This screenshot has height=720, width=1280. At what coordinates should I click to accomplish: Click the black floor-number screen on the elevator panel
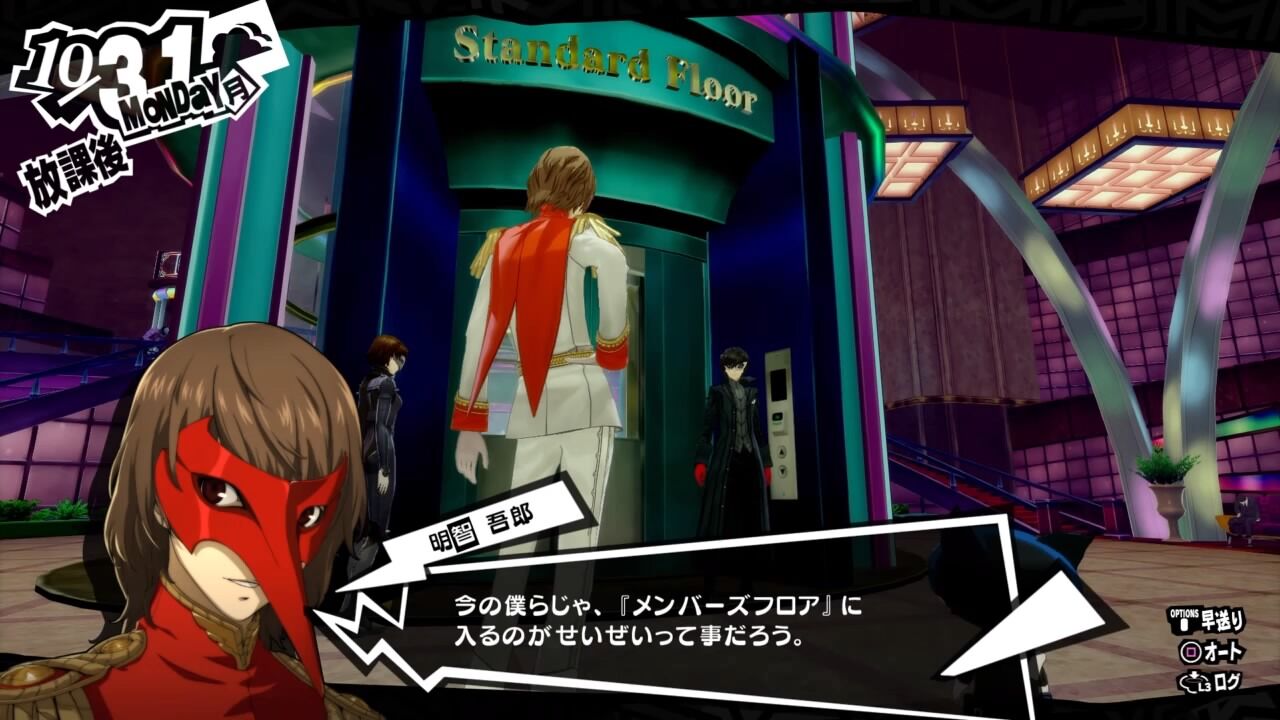pos(778,384)
